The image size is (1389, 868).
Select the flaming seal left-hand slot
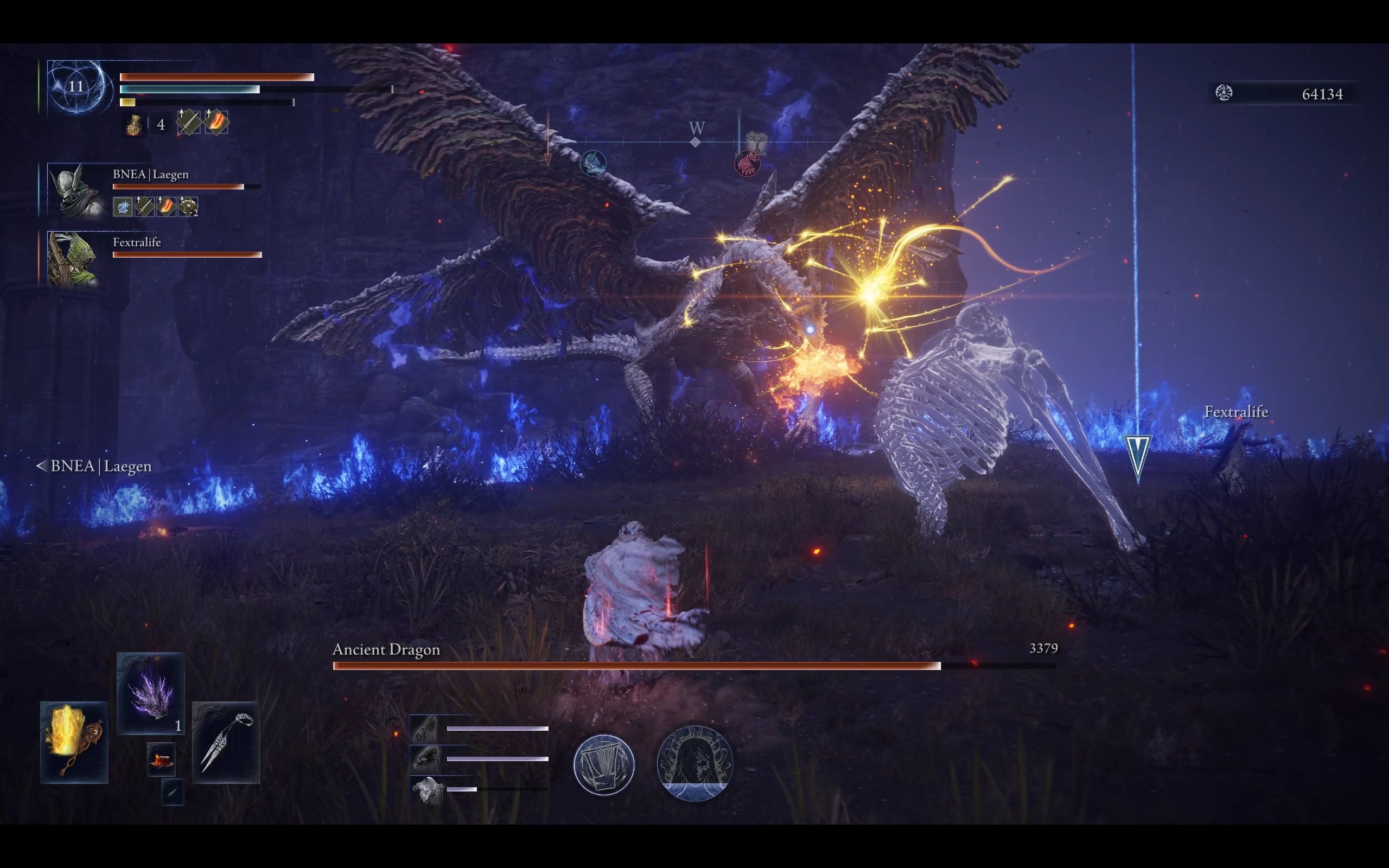[x=74, y=742]
